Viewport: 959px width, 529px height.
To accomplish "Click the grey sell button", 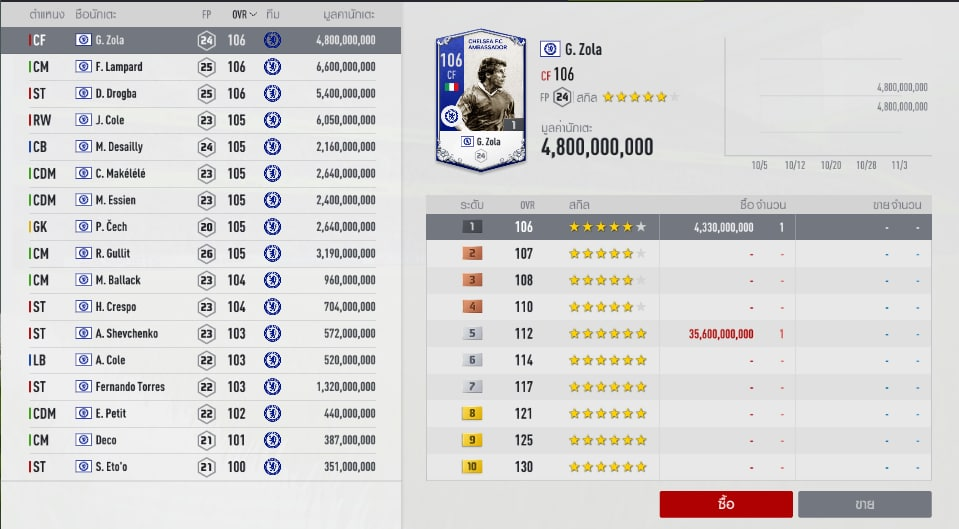I will (x=864, y=504).
